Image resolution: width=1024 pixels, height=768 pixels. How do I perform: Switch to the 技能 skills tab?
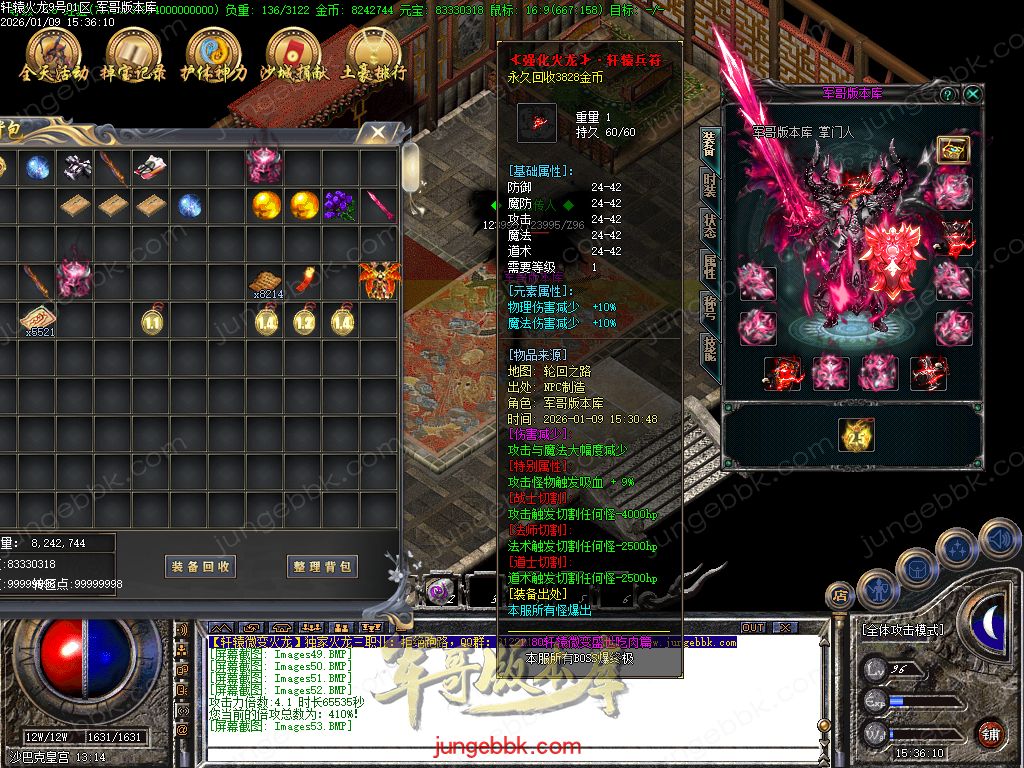pyautogui.click(x=708, y=347)
